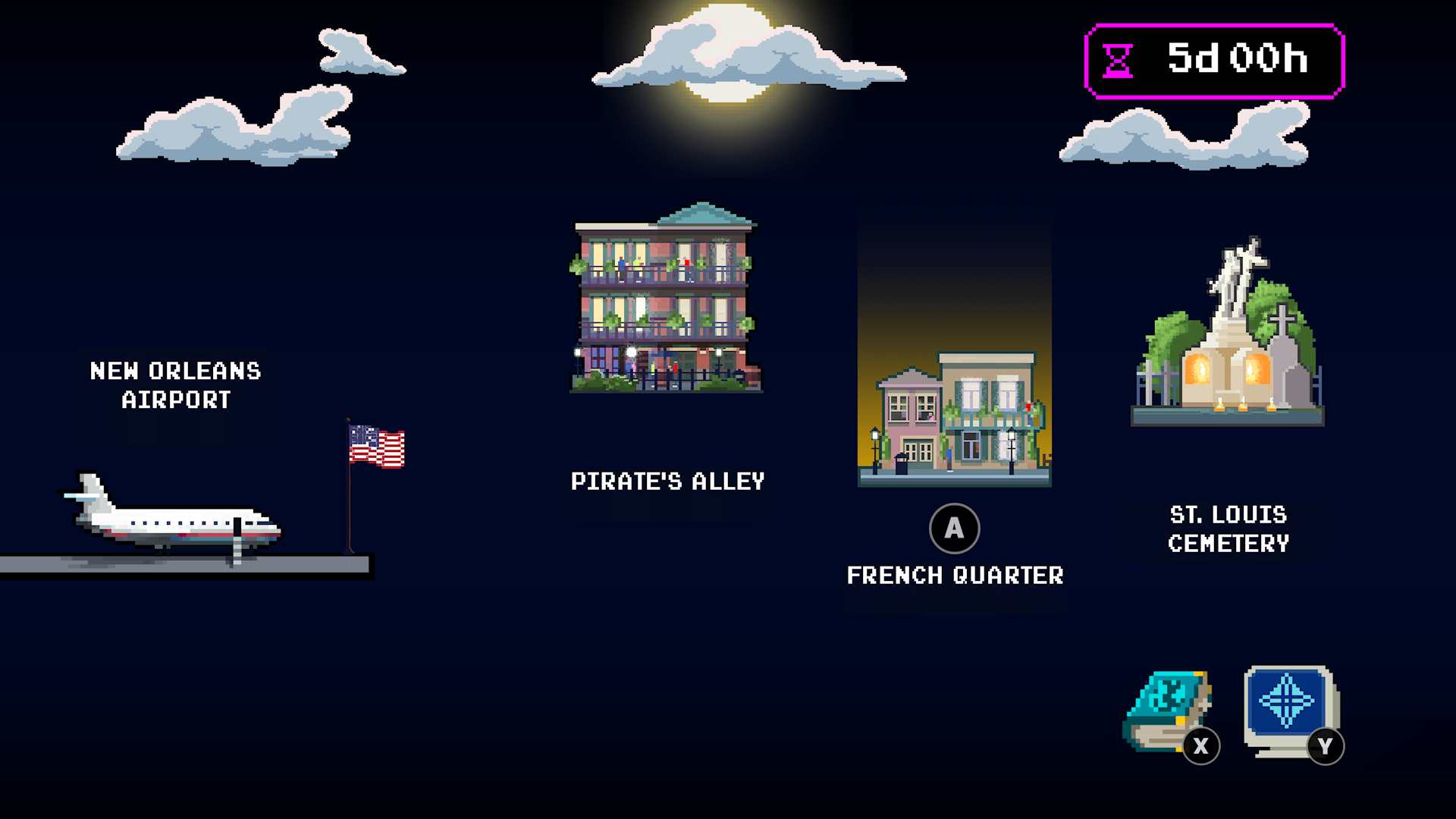
Task: Visit St. Louis Cemetery
Action: pos(1228,334)
